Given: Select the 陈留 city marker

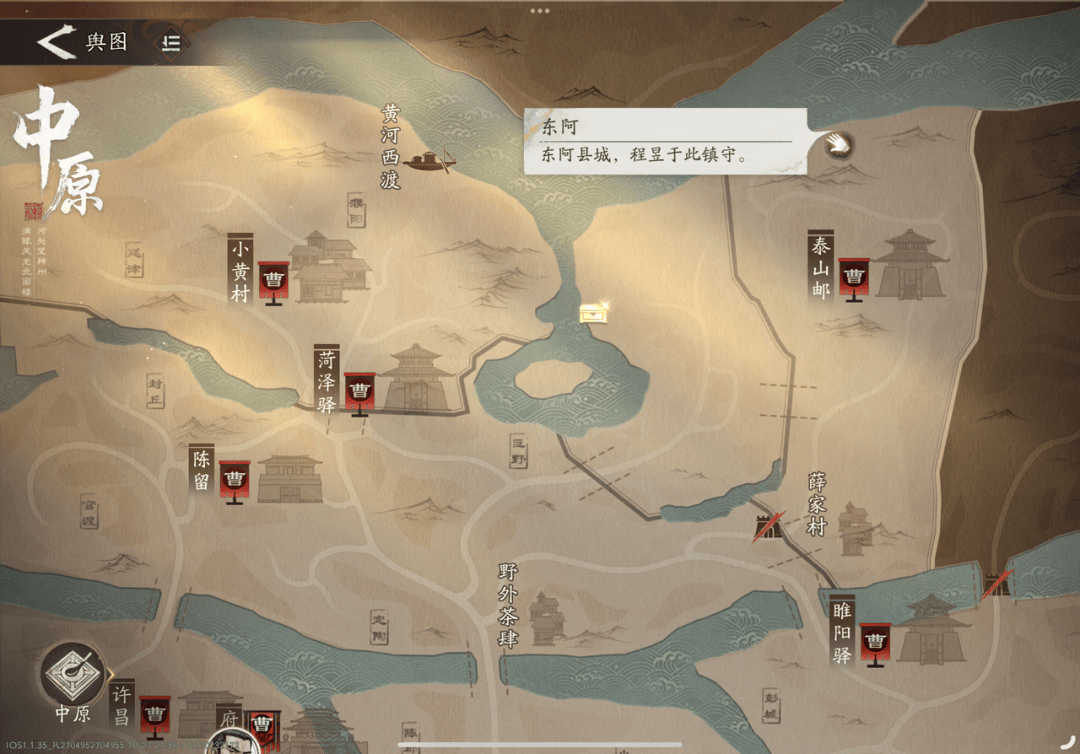Looking at the screenshot, I should 234,480.
